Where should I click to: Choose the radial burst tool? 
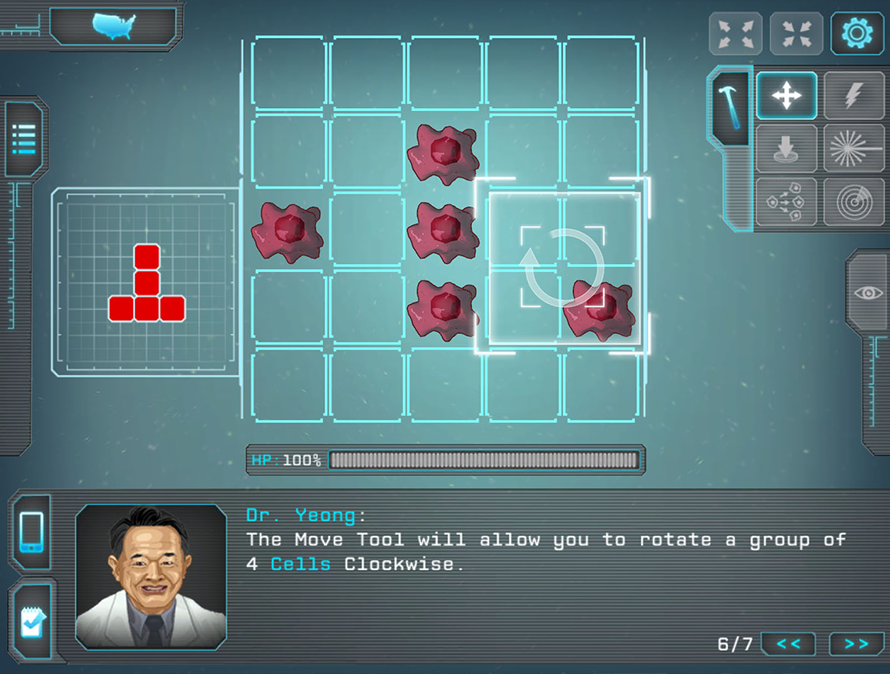[x=852, y=149]
